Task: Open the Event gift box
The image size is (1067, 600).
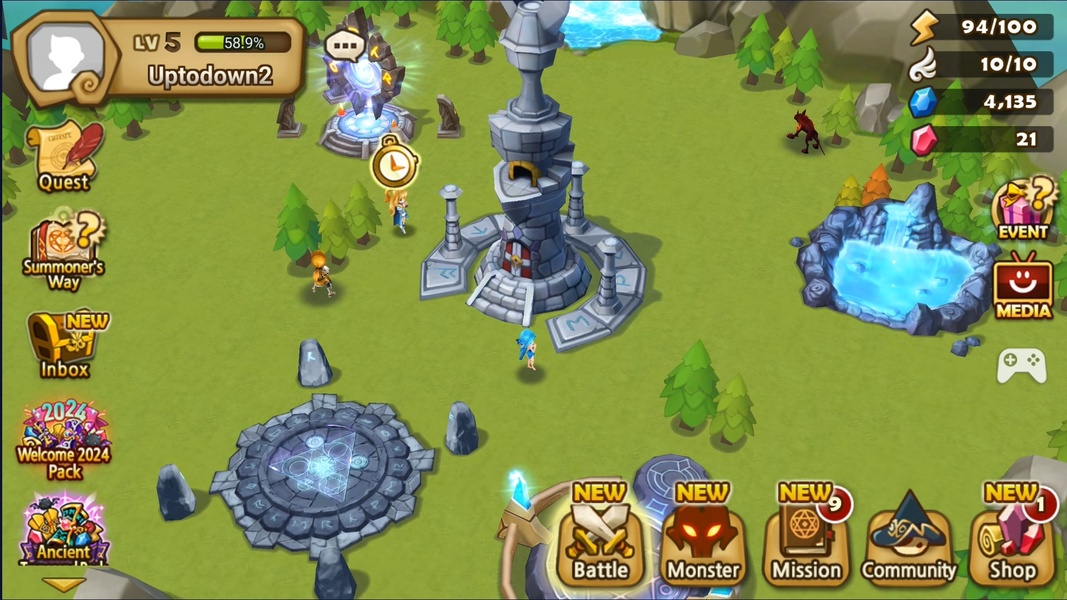Action: tap(1023, 209)
